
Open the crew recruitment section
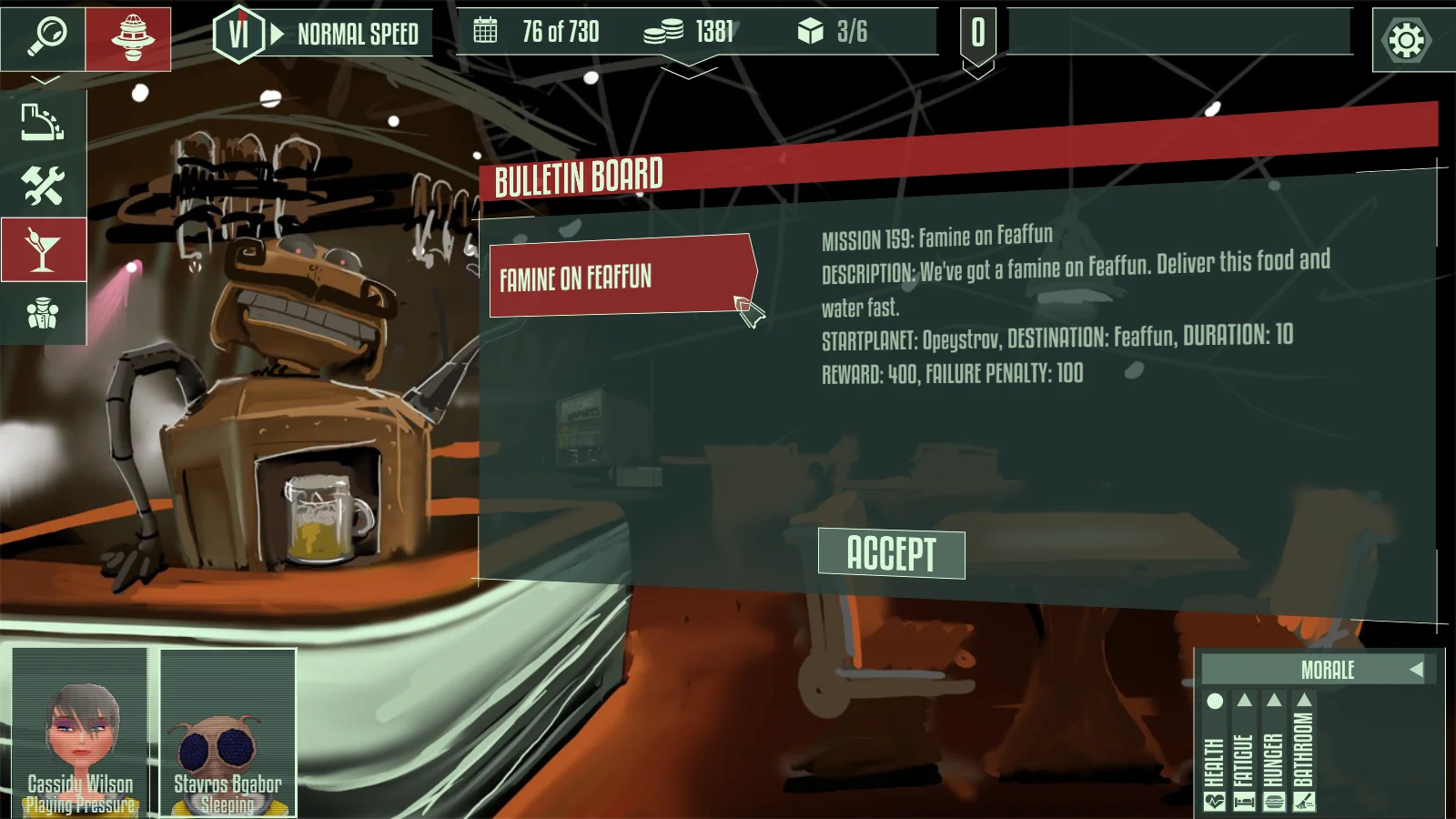pos(43,314)
